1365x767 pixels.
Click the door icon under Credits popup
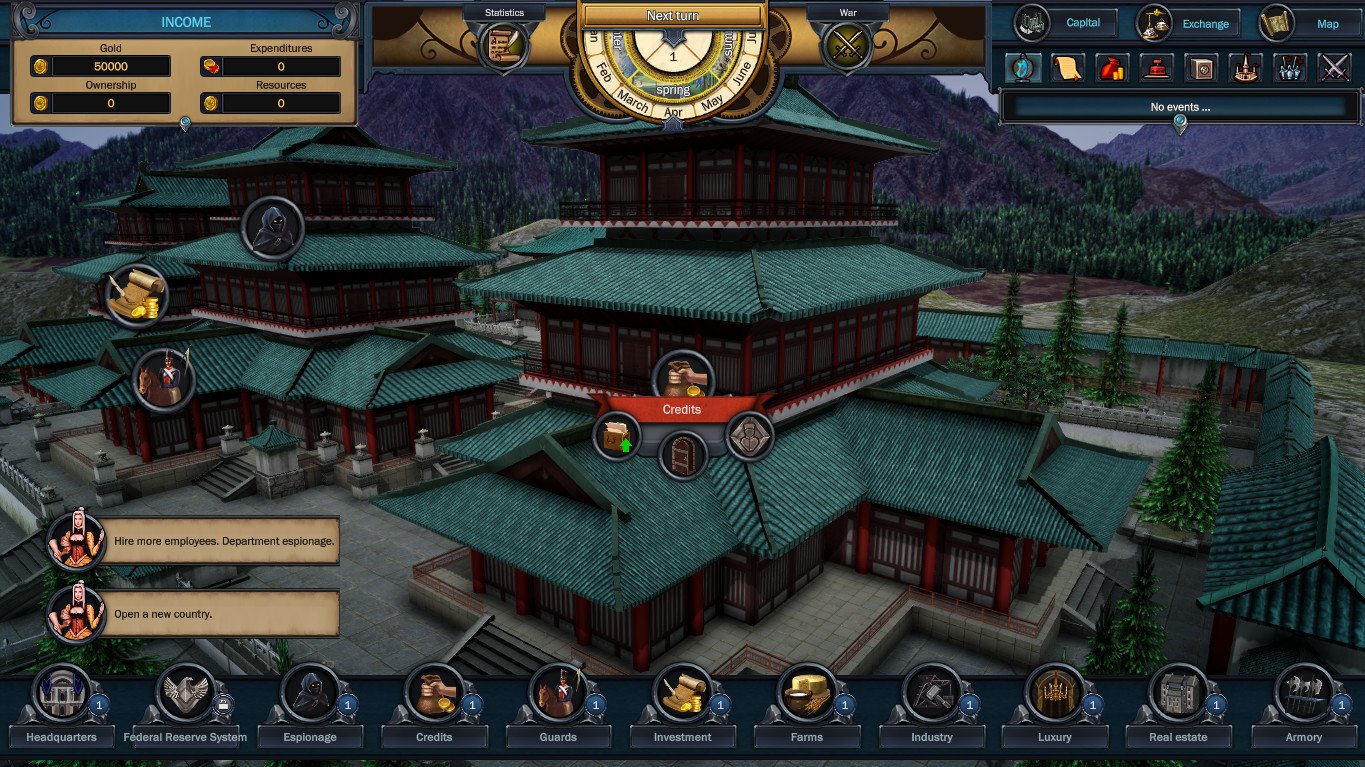coord(683,456)
